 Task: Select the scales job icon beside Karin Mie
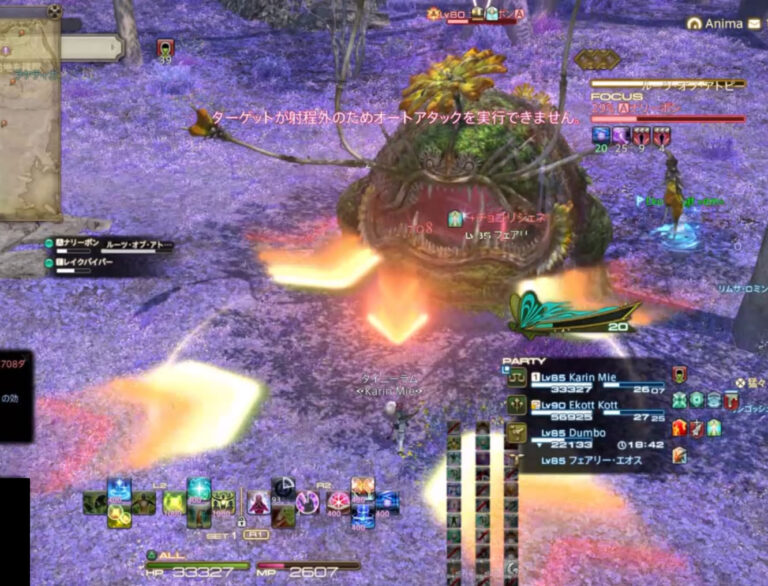coord(517,378)
